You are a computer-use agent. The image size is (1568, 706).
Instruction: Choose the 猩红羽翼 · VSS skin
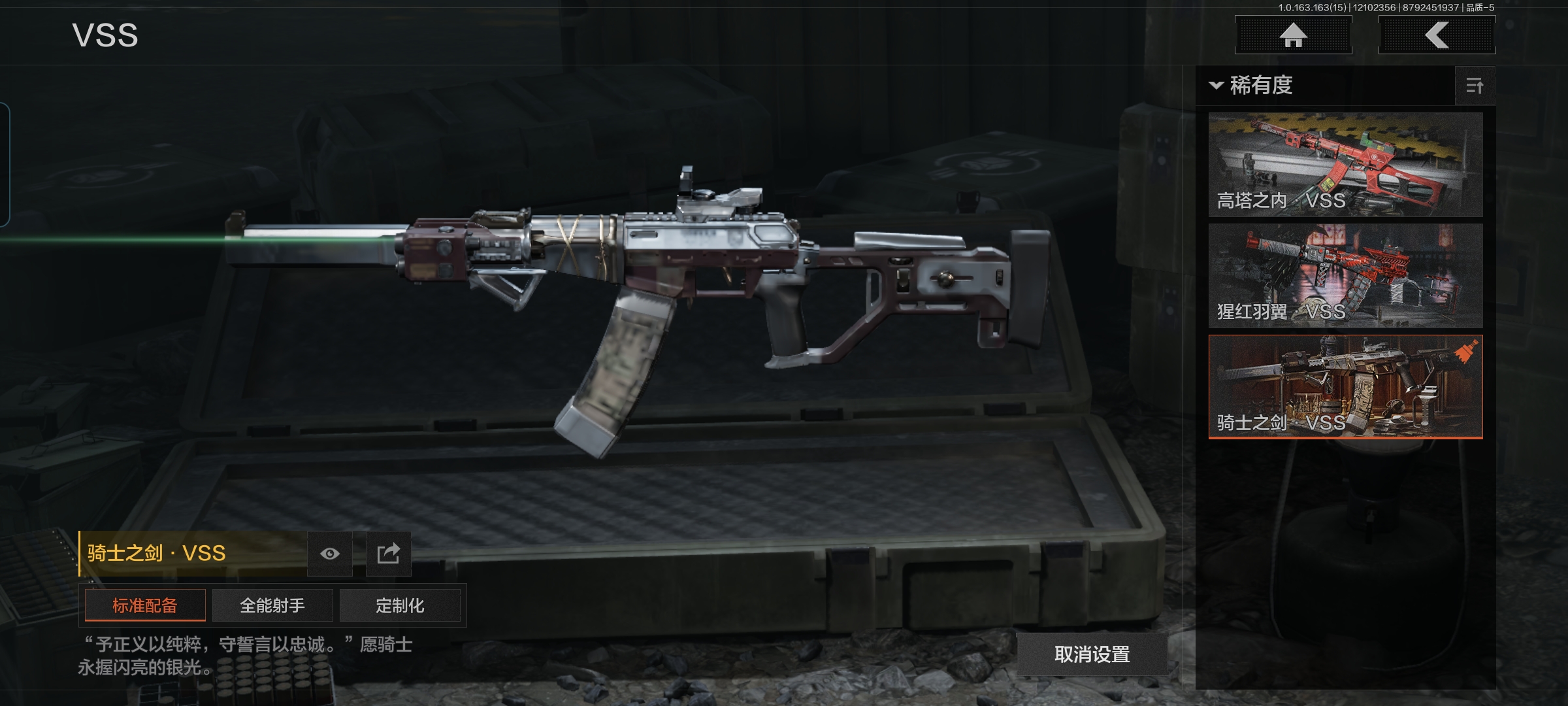(1345, 276)
